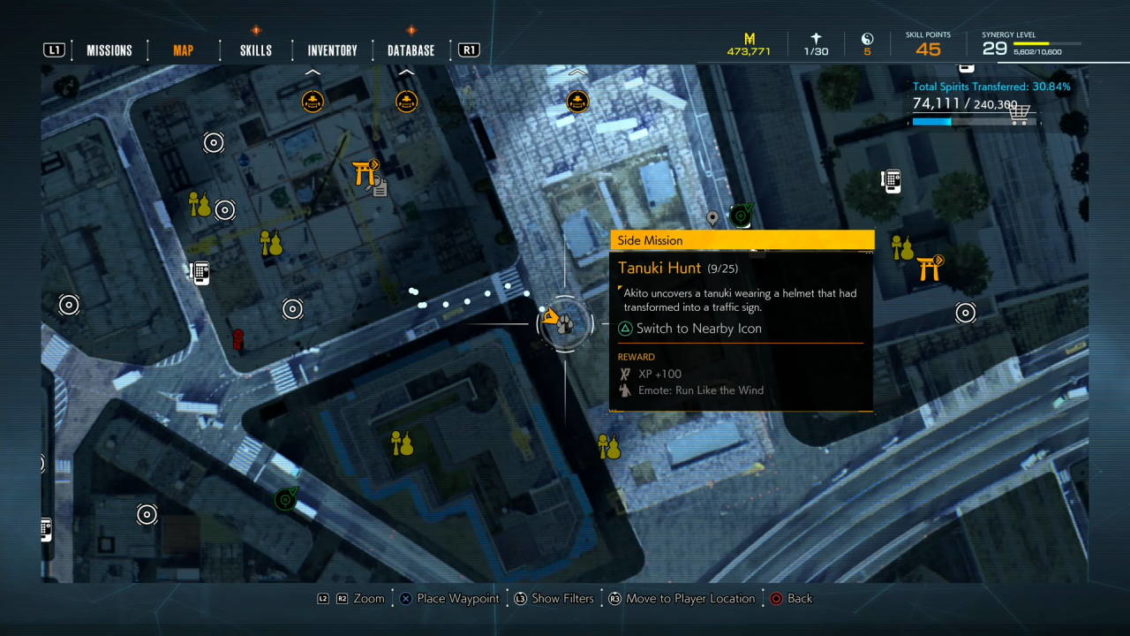Open the Database tab
Screen dimensions: 1130x636
(411, 50)
